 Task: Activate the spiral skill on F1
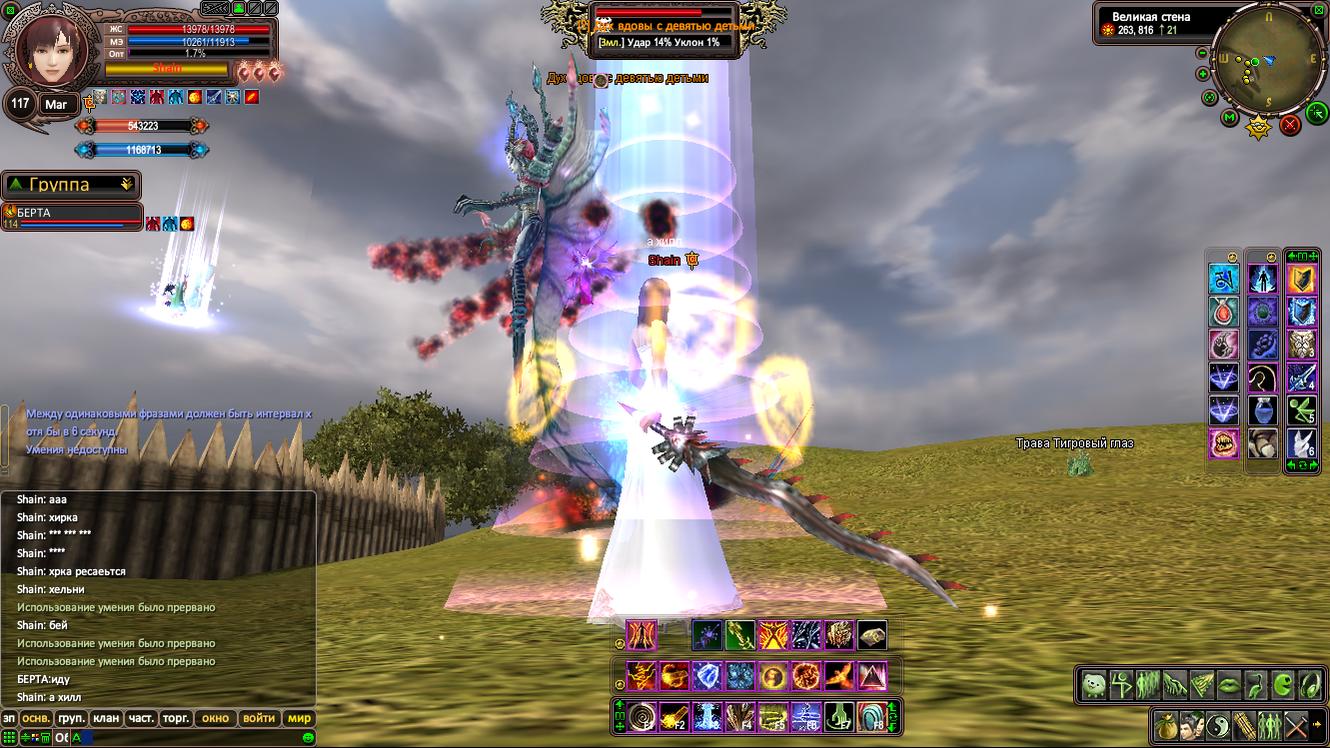pos(642,716)
